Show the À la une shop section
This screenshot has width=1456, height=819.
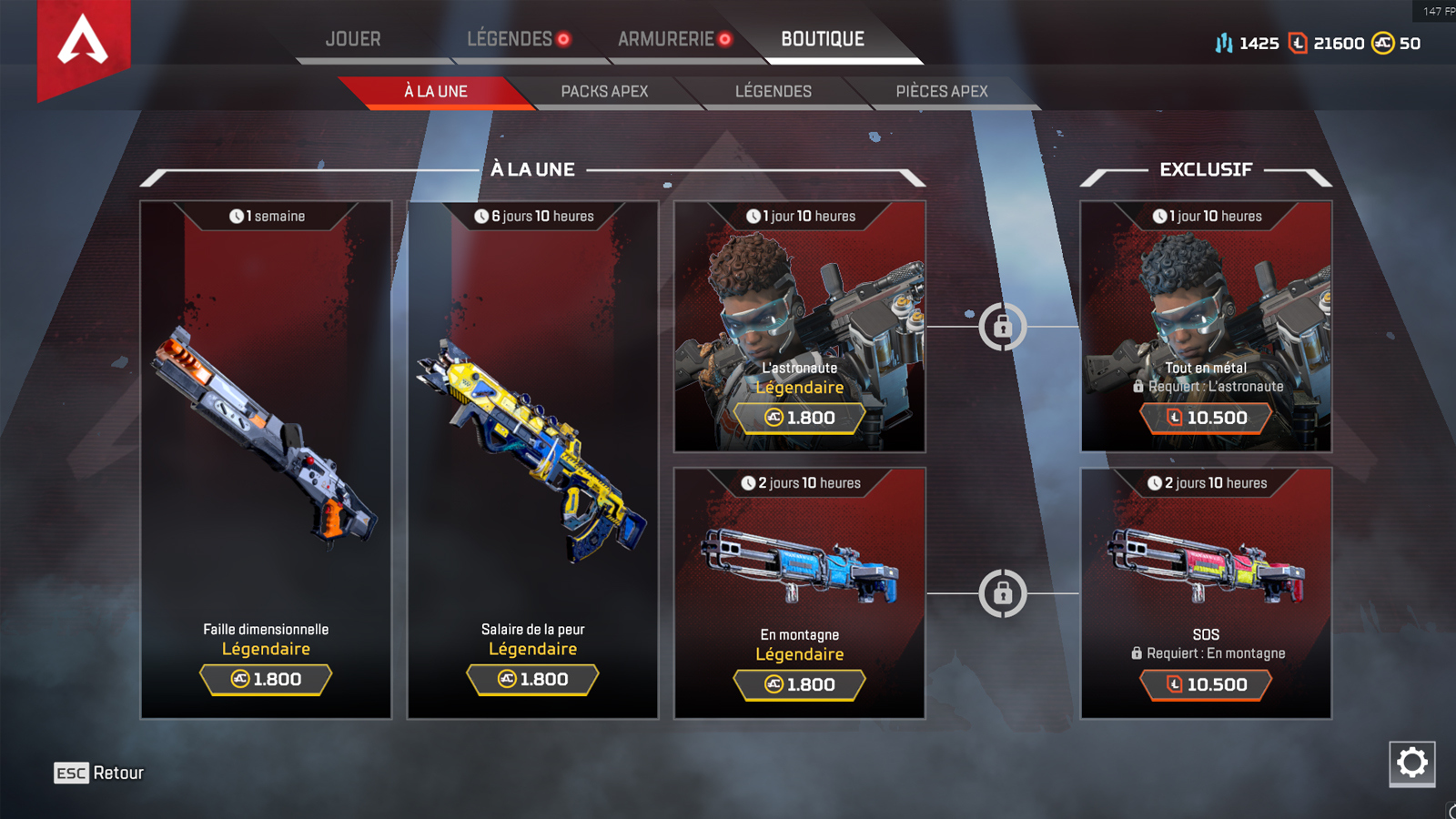point(436,91)
